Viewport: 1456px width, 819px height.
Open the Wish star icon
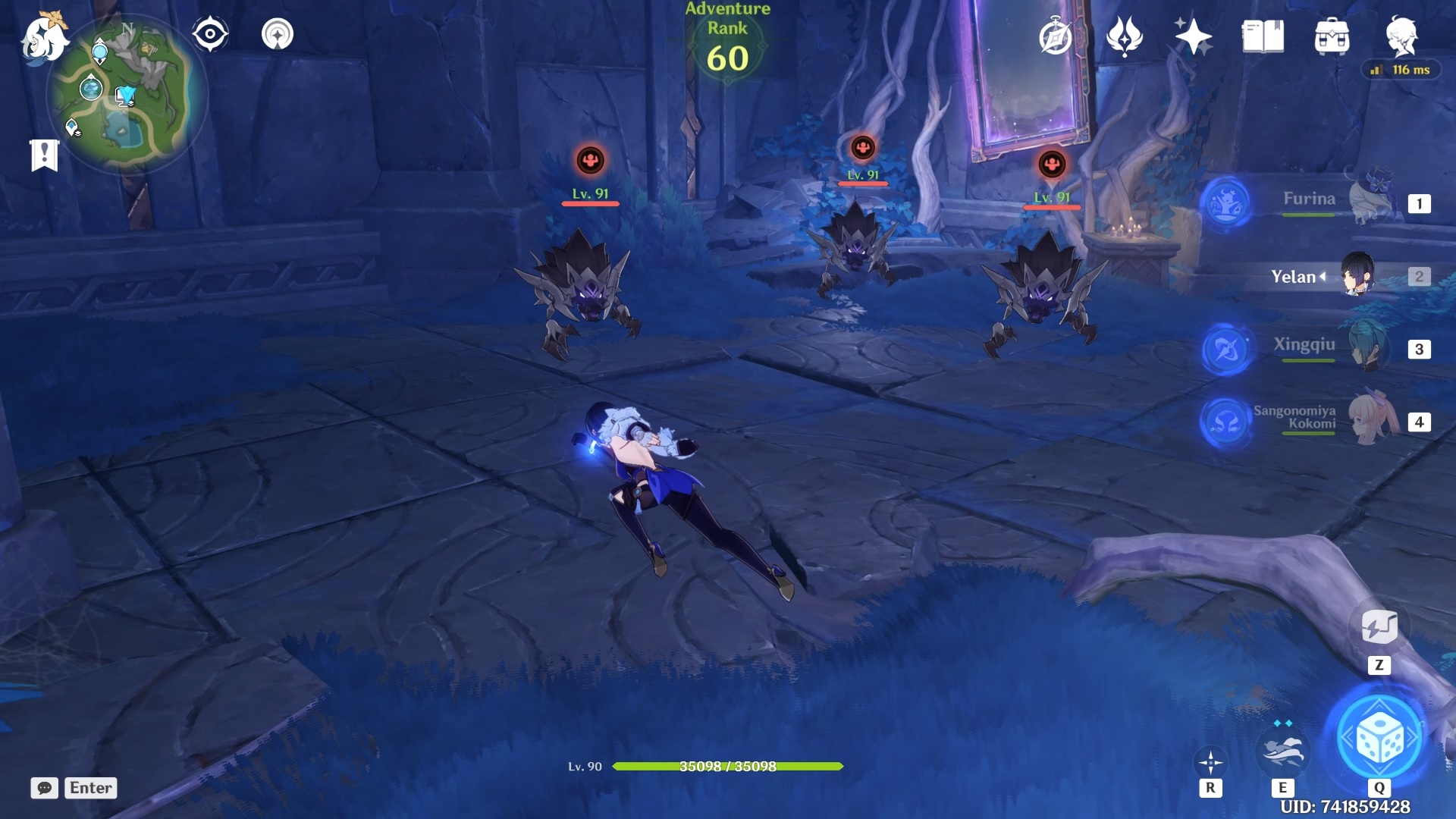[x=1193, y=36]
